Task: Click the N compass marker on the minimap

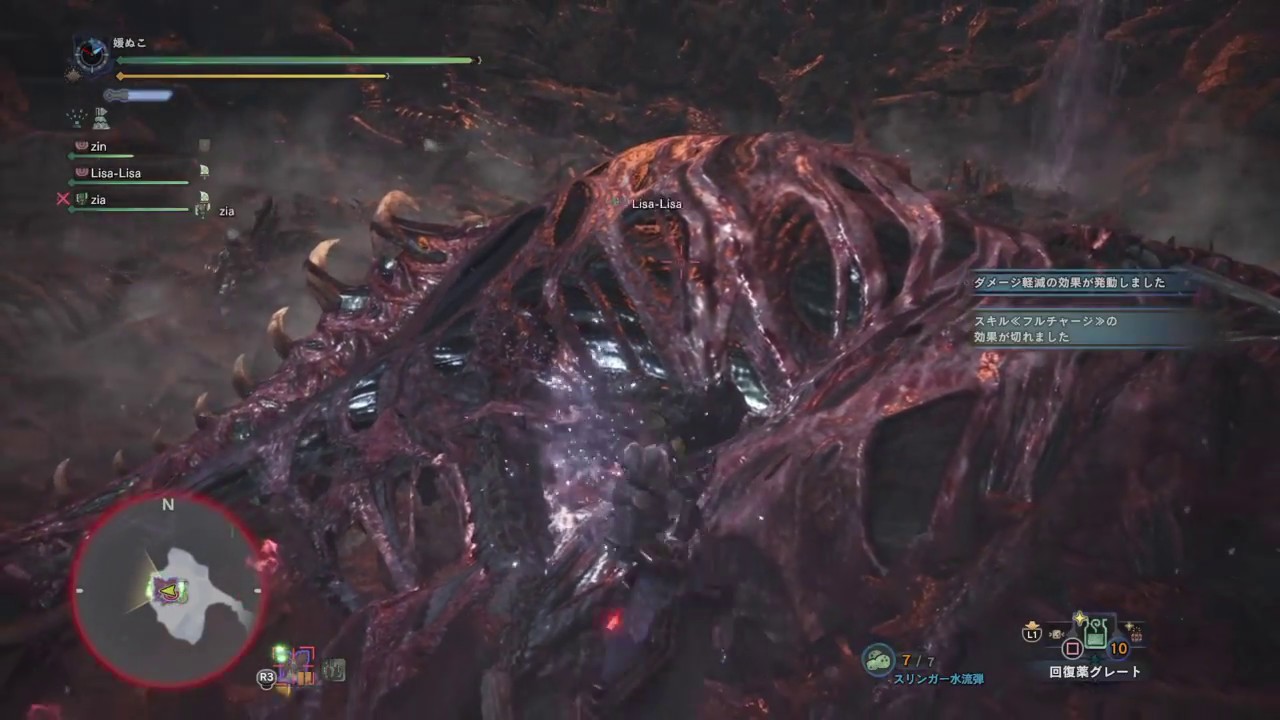Action: pos(167,505)
